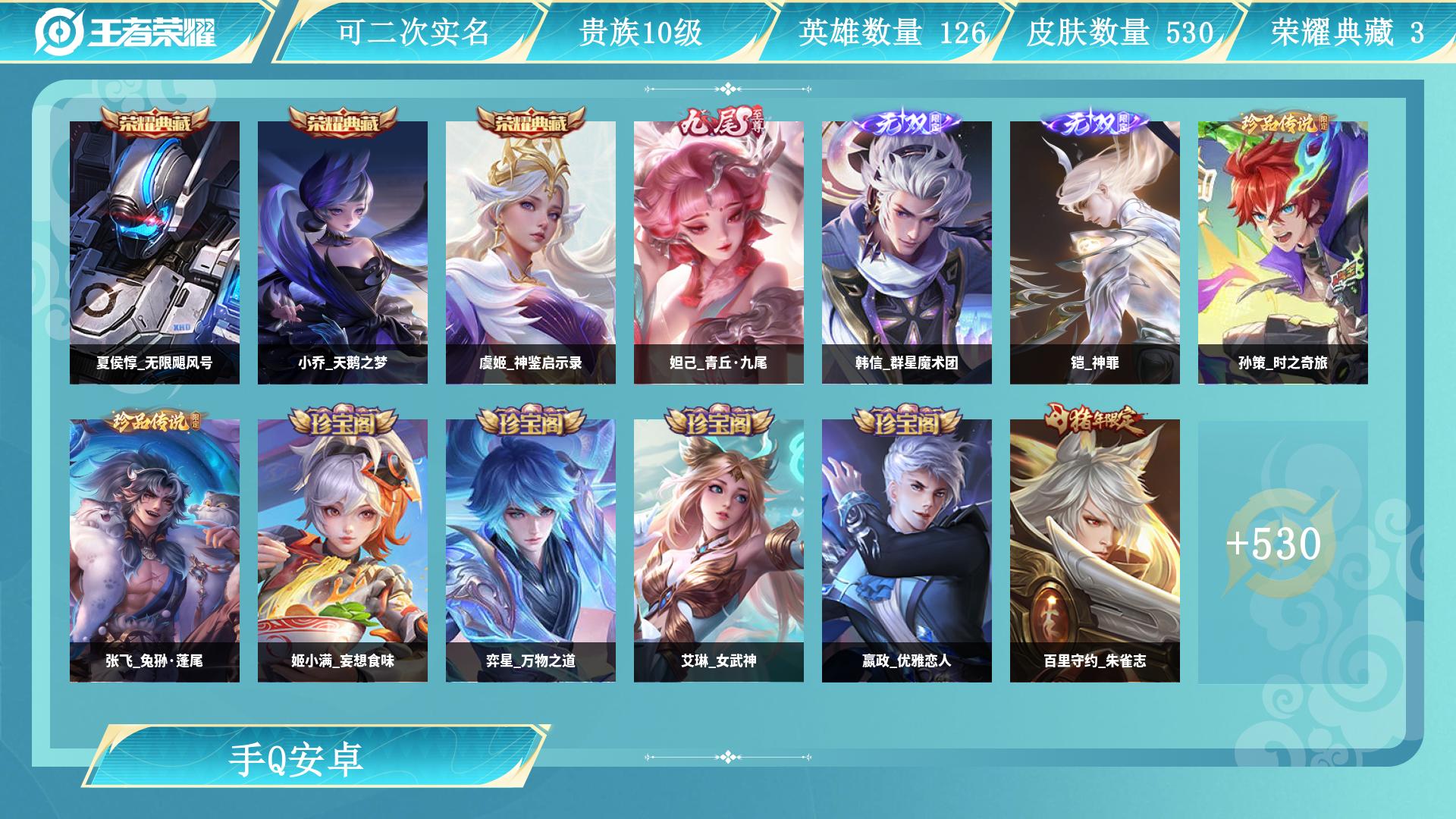
Task: Click the 九尾至尊 badge above 妲己
Action: tap(720, 121)
